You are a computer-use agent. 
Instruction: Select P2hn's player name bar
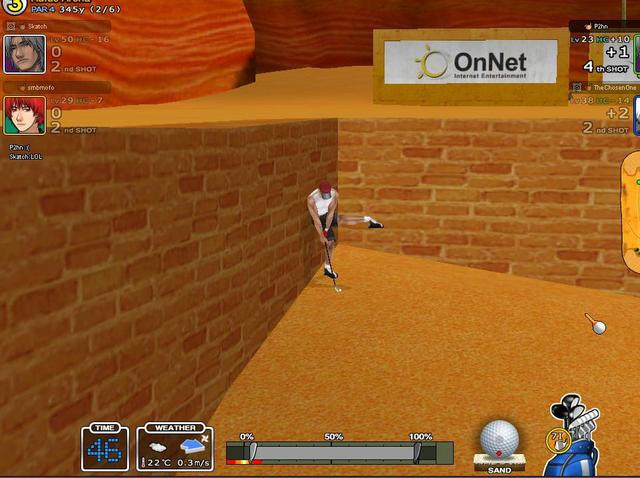(606, 26)
